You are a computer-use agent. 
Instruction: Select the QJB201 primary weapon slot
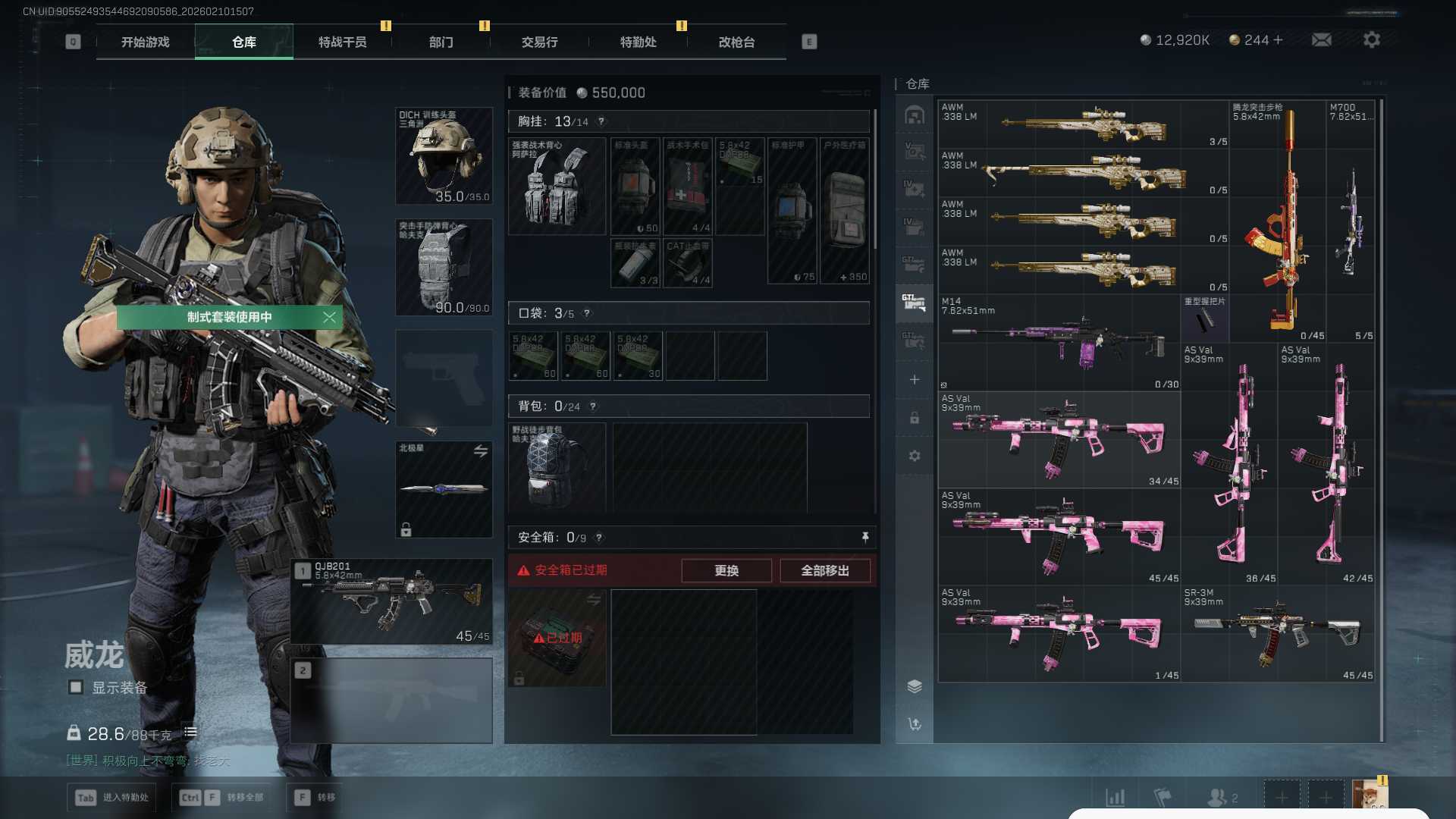[x=392, y=601]
